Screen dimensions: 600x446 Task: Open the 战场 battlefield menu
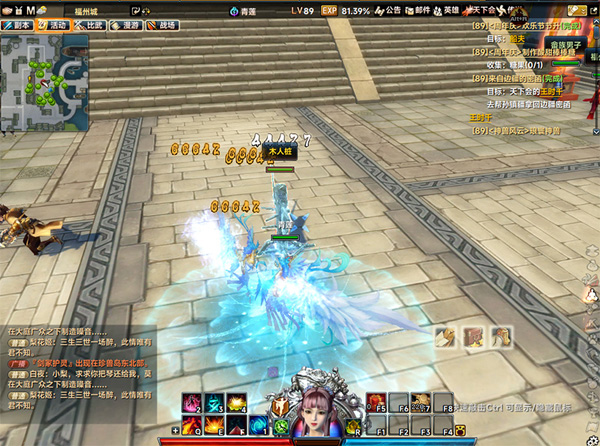click(x=161, y=24)
